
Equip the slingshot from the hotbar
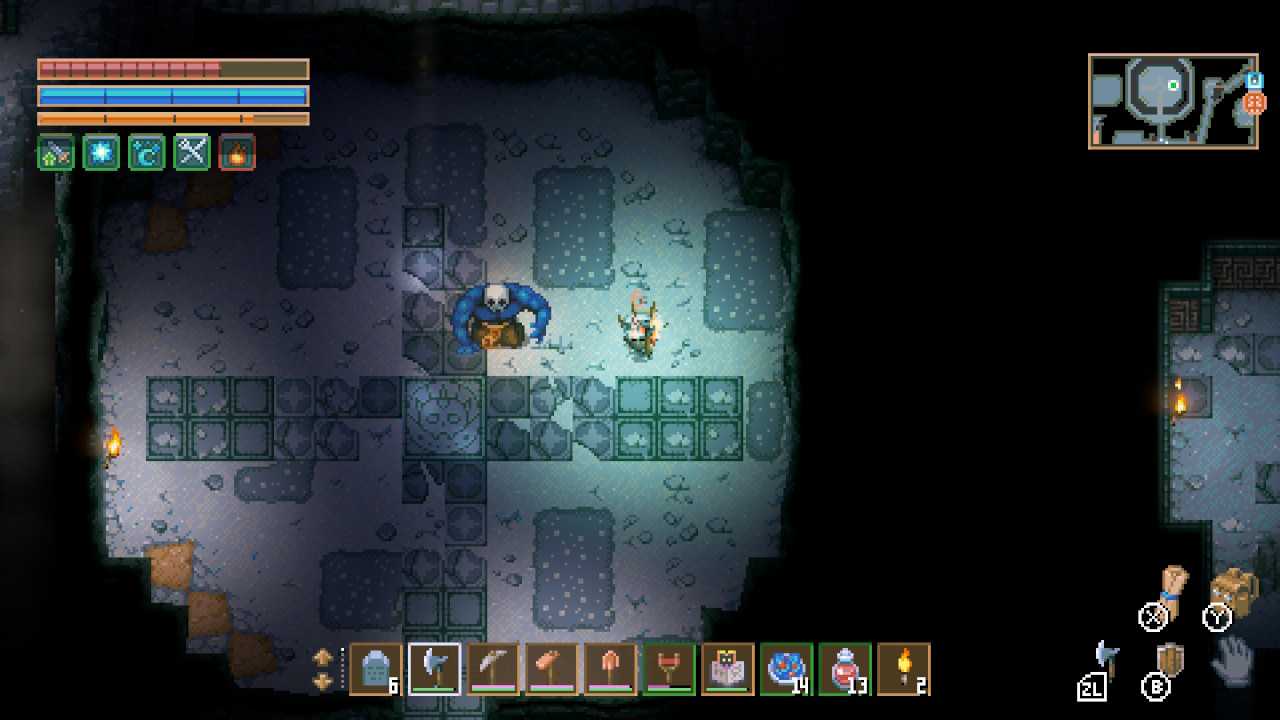(669, 669)
